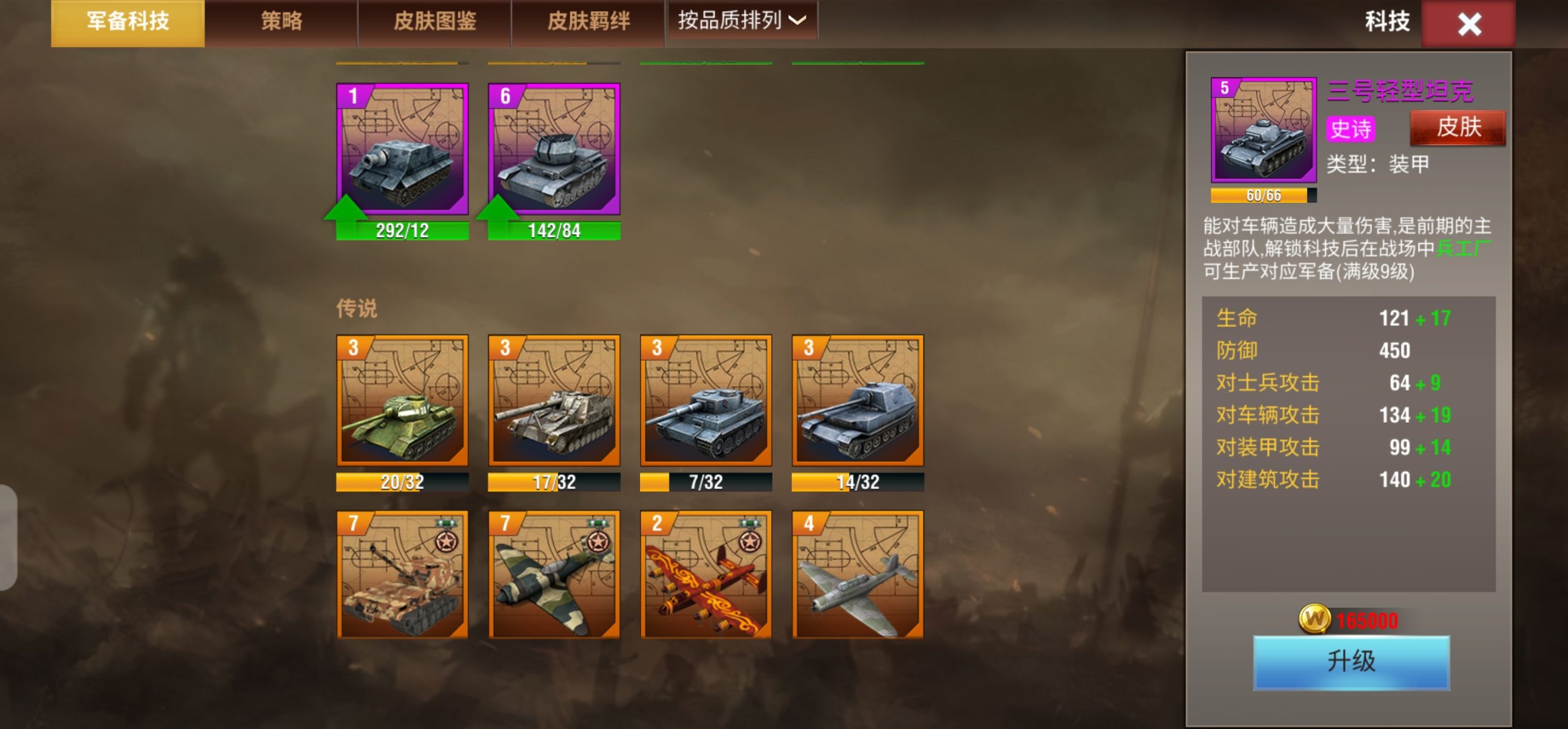Click the 三号轻型坦克 portrait in detail panel
This screenshot has width=1568, height=729.
(1264, 130)
